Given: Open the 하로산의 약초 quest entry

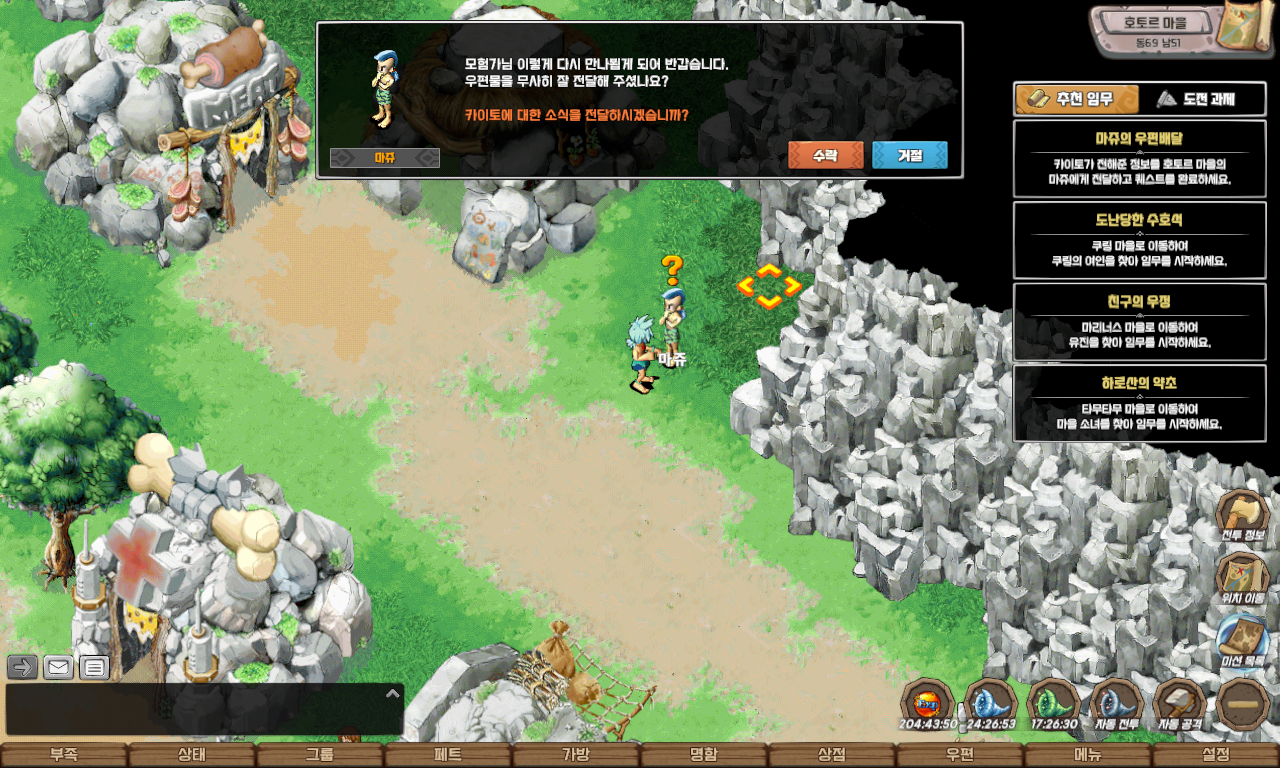Looking at the screenshot, I should pyautogui.click(x=1139, y=403).
